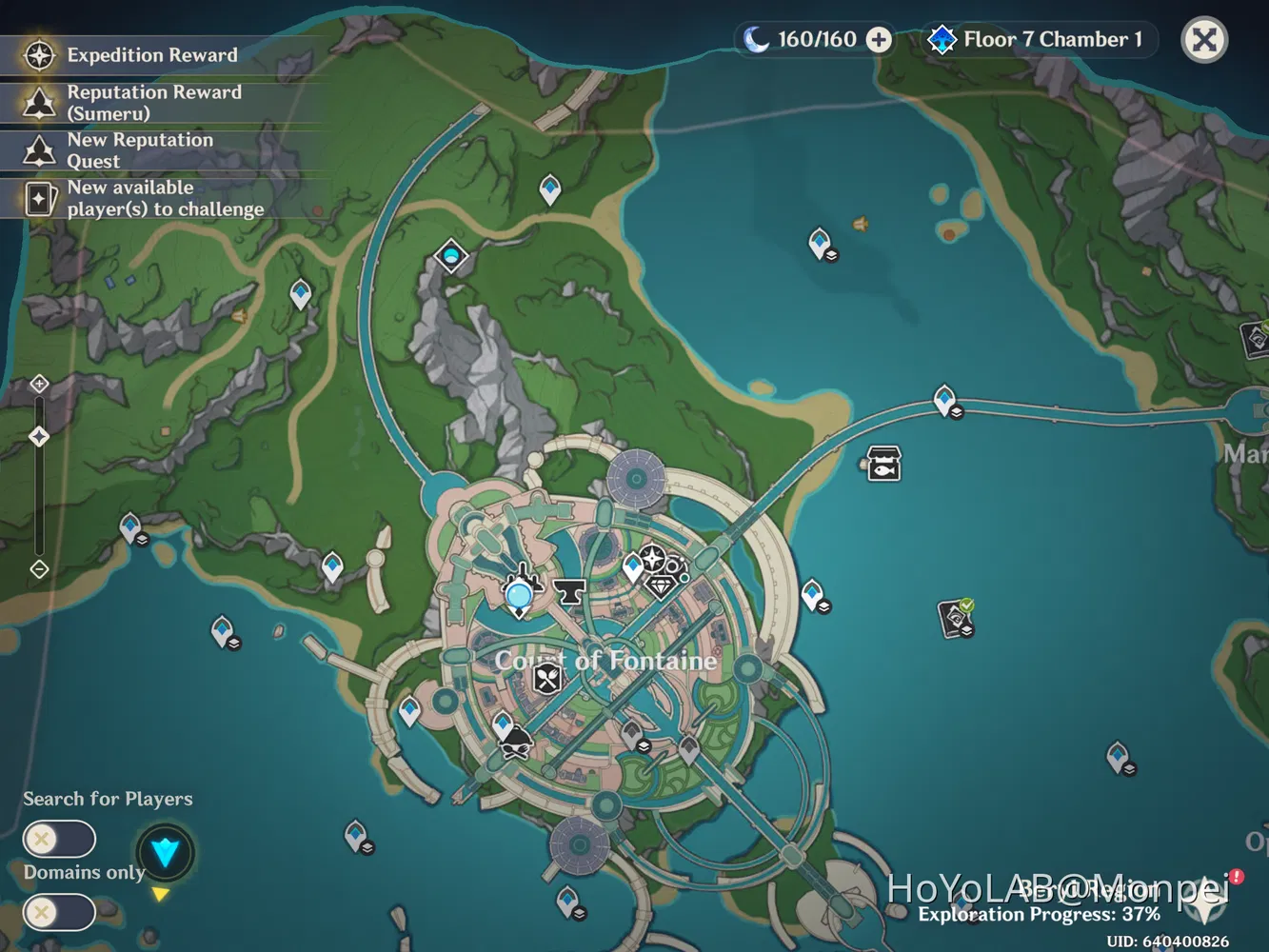This screenshot has height=952, width=1269.
Task: Close the map with the X button
Action: pyautogui.click(x=1204, y=40)
